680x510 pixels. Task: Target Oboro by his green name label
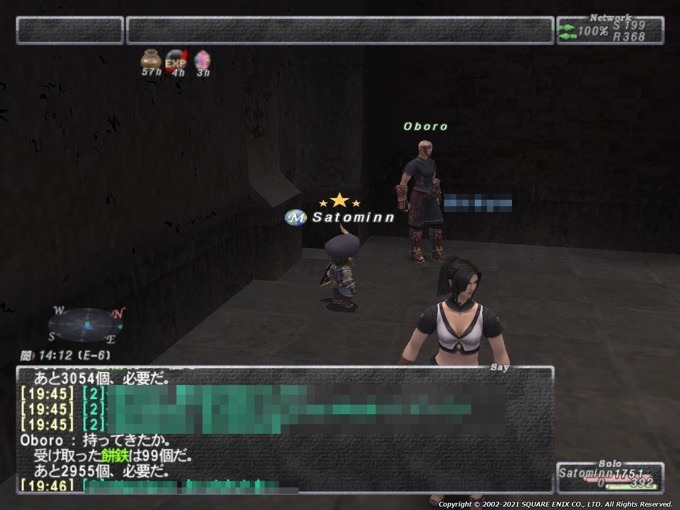(425, 127)
